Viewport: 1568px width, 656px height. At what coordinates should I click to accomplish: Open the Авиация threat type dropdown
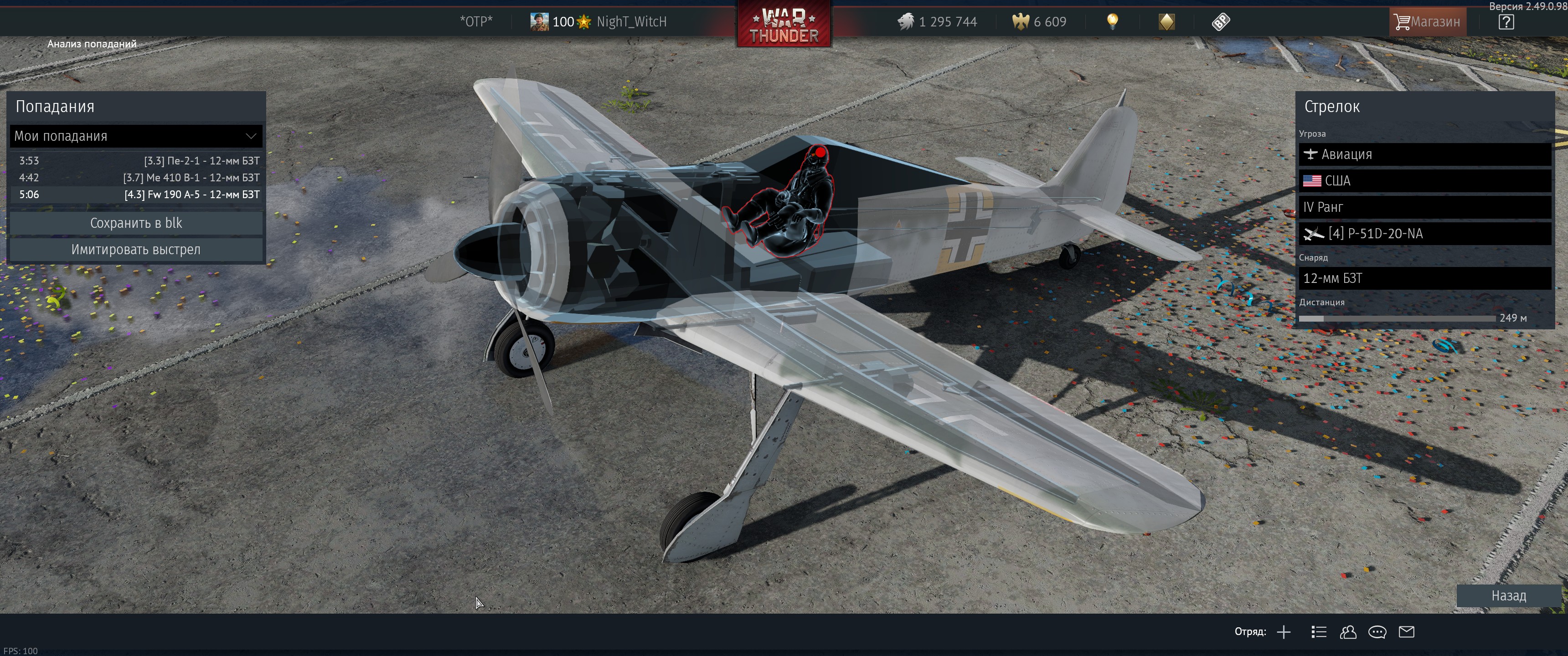1424,154
